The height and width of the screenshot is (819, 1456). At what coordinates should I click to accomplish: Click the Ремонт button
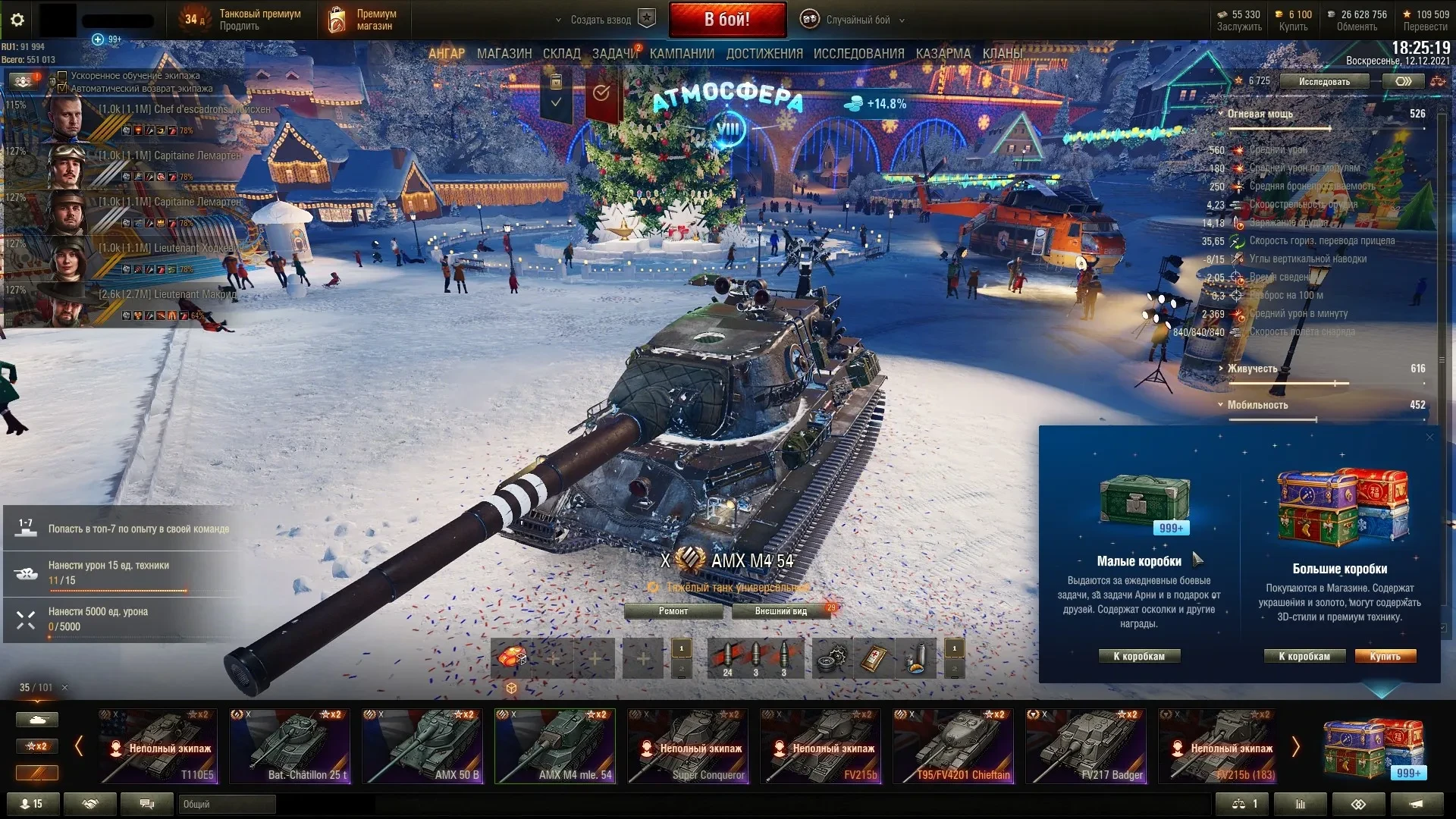[673, 611]
